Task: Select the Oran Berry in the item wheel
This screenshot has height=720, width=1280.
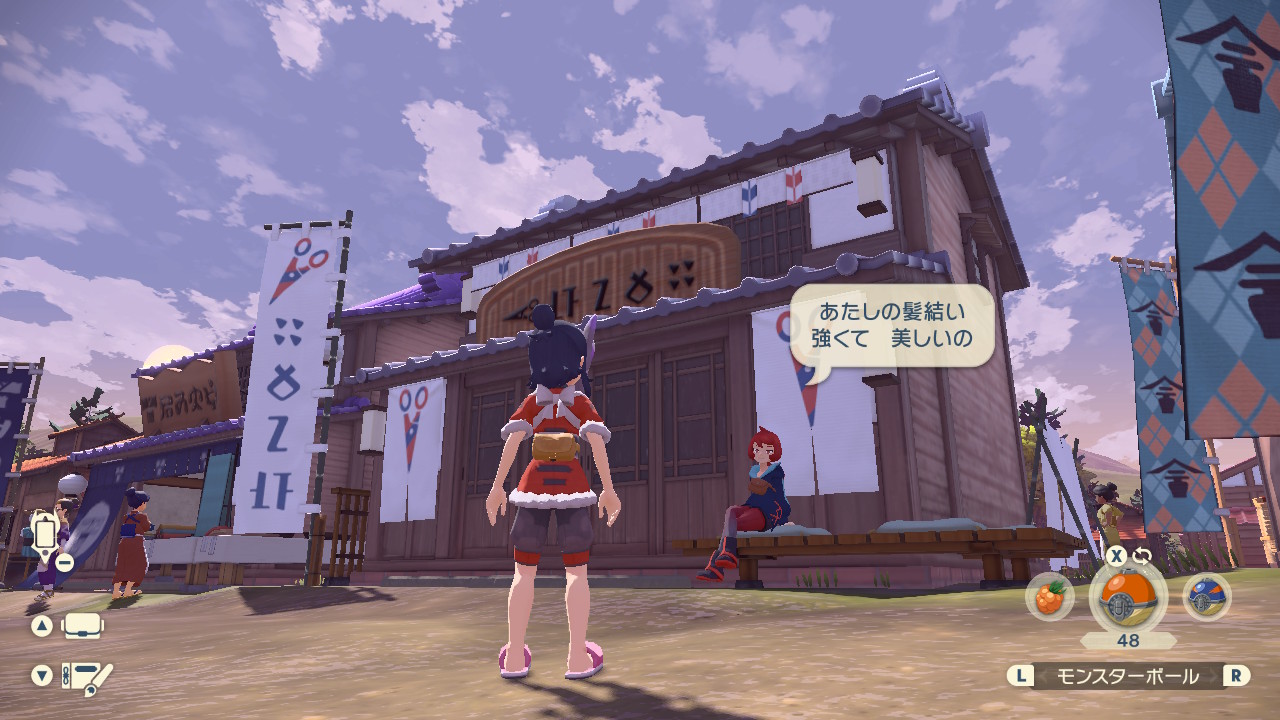Action: (x=1052, y=597)
